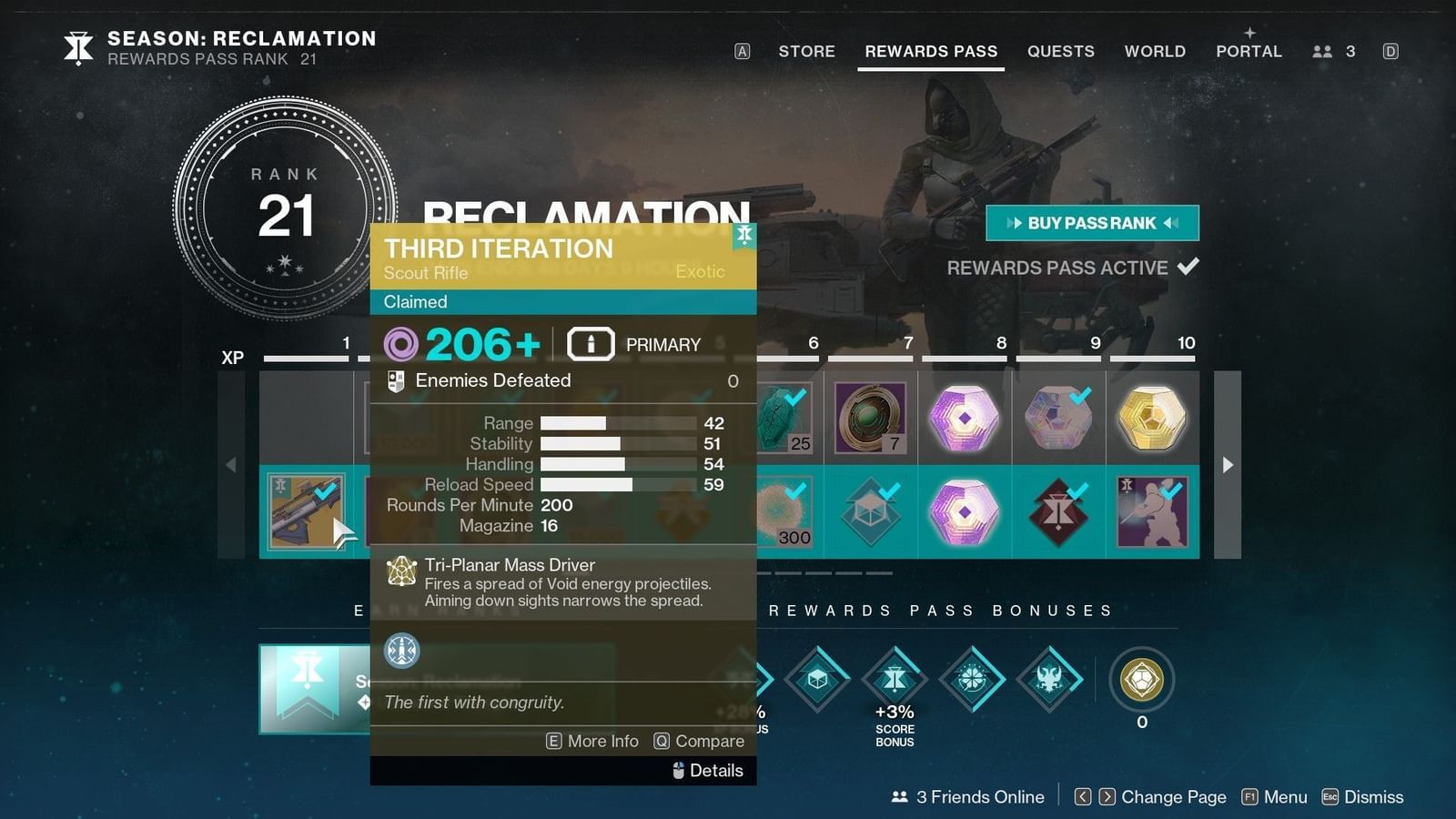Click the Change Page right chevron
The height and width of the screenshot is (819, 1456).
[x=1106, y=796]
